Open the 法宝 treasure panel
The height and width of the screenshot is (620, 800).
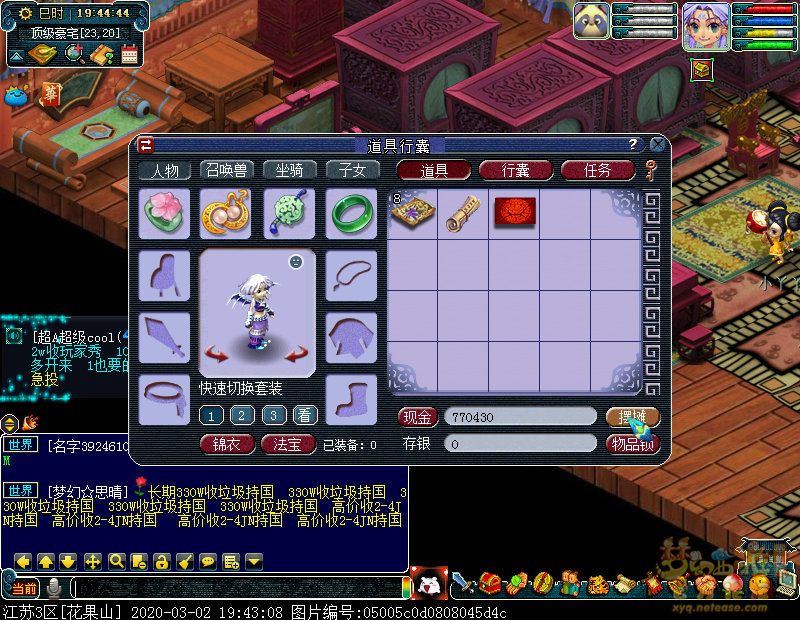click(288, 444)
